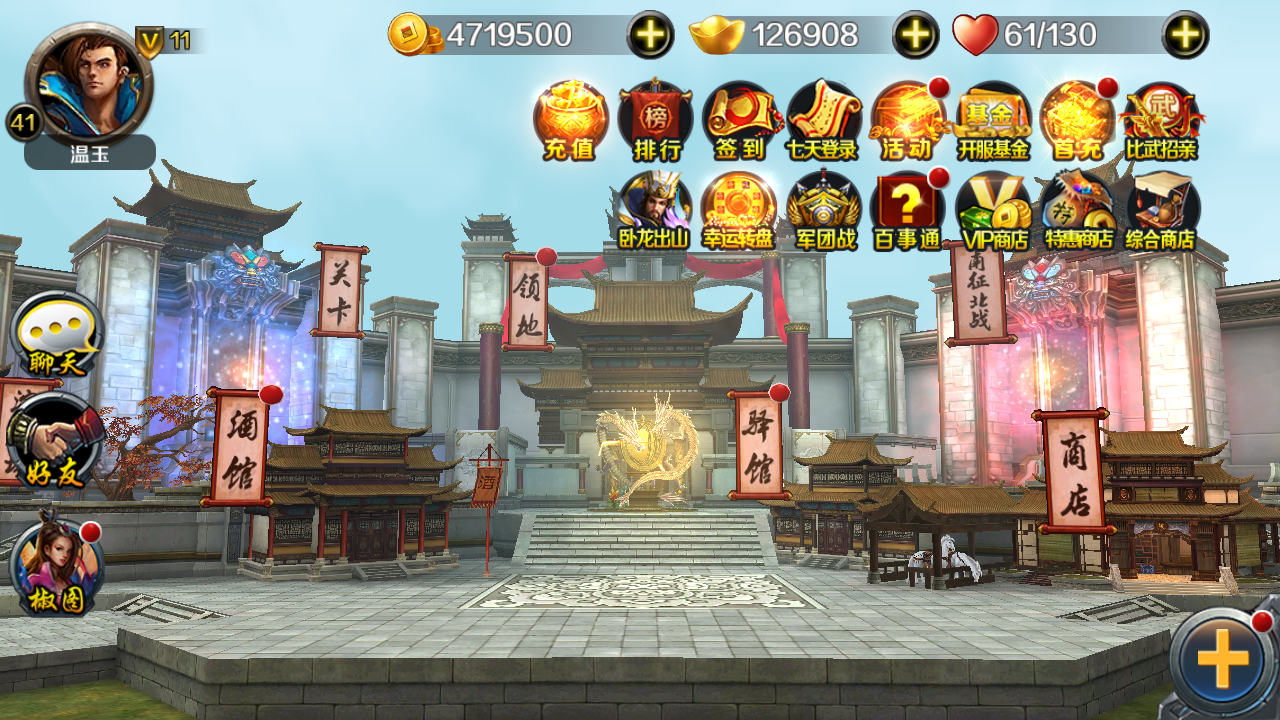Open the 卧龙出山 event icon
Screen dimensions: 1280x720
point(655,210)
